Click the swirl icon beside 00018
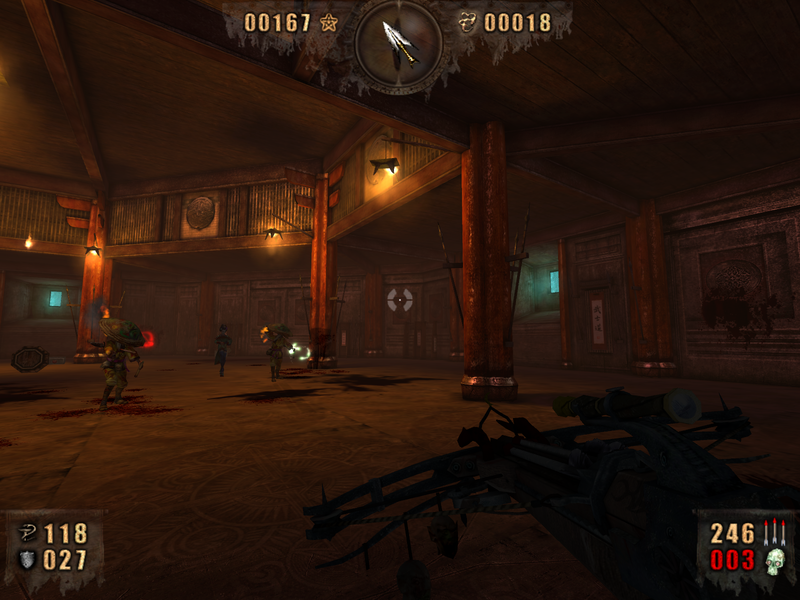Viewport: 800px width, 600px height. pos(466,22)
